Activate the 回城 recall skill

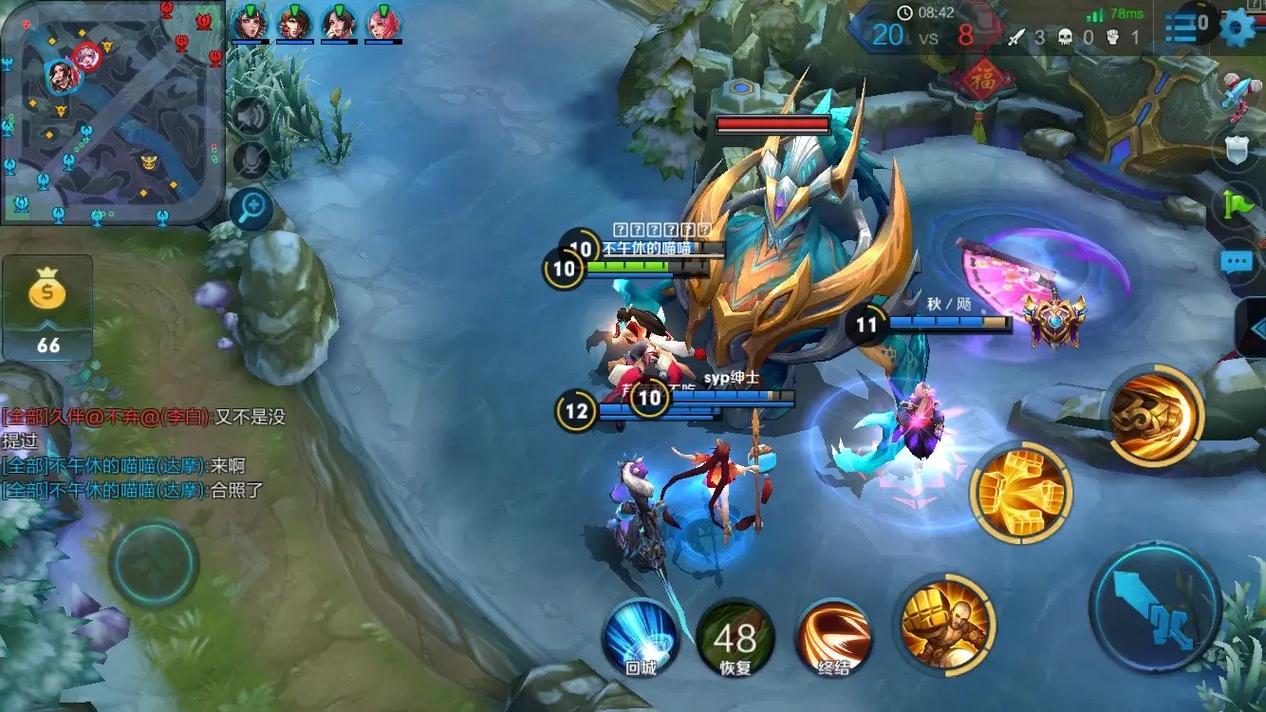click(x=640, y=637)
